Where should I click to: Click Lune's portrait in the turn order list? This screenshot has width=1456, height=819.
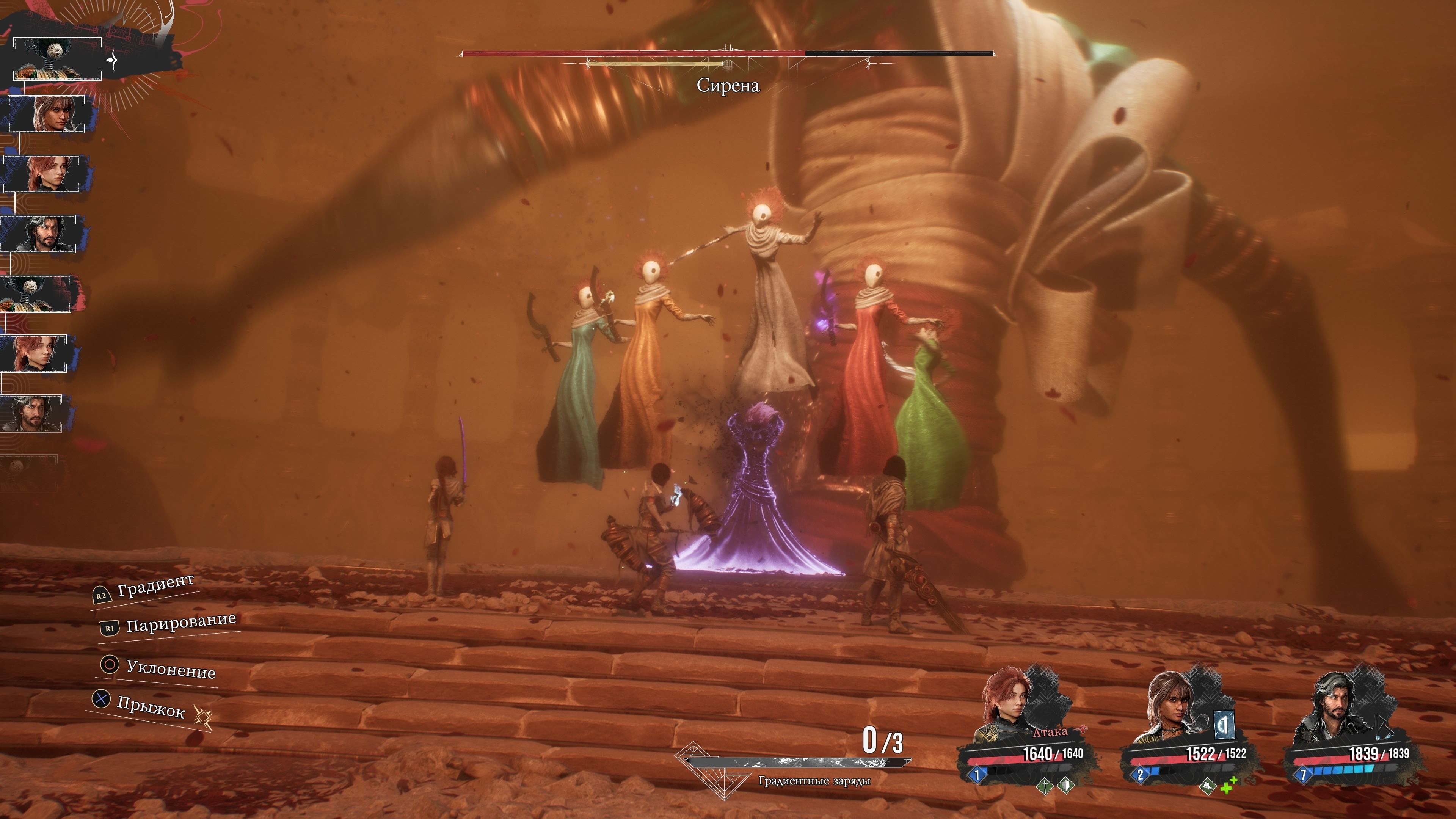(46, 114)
